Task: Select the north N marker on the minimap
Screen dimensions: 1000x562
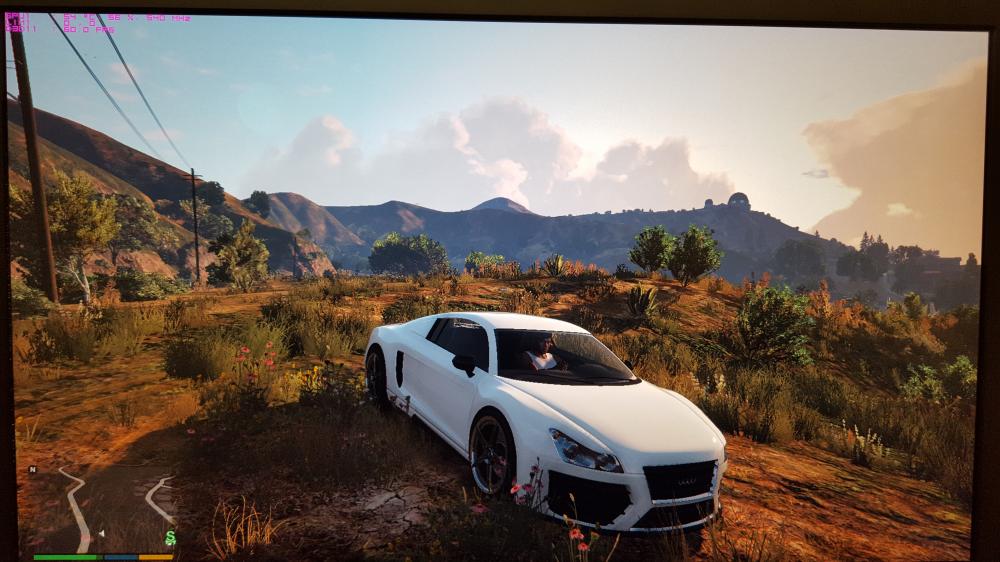Action: pyautogui.click(x=32, y=469)
